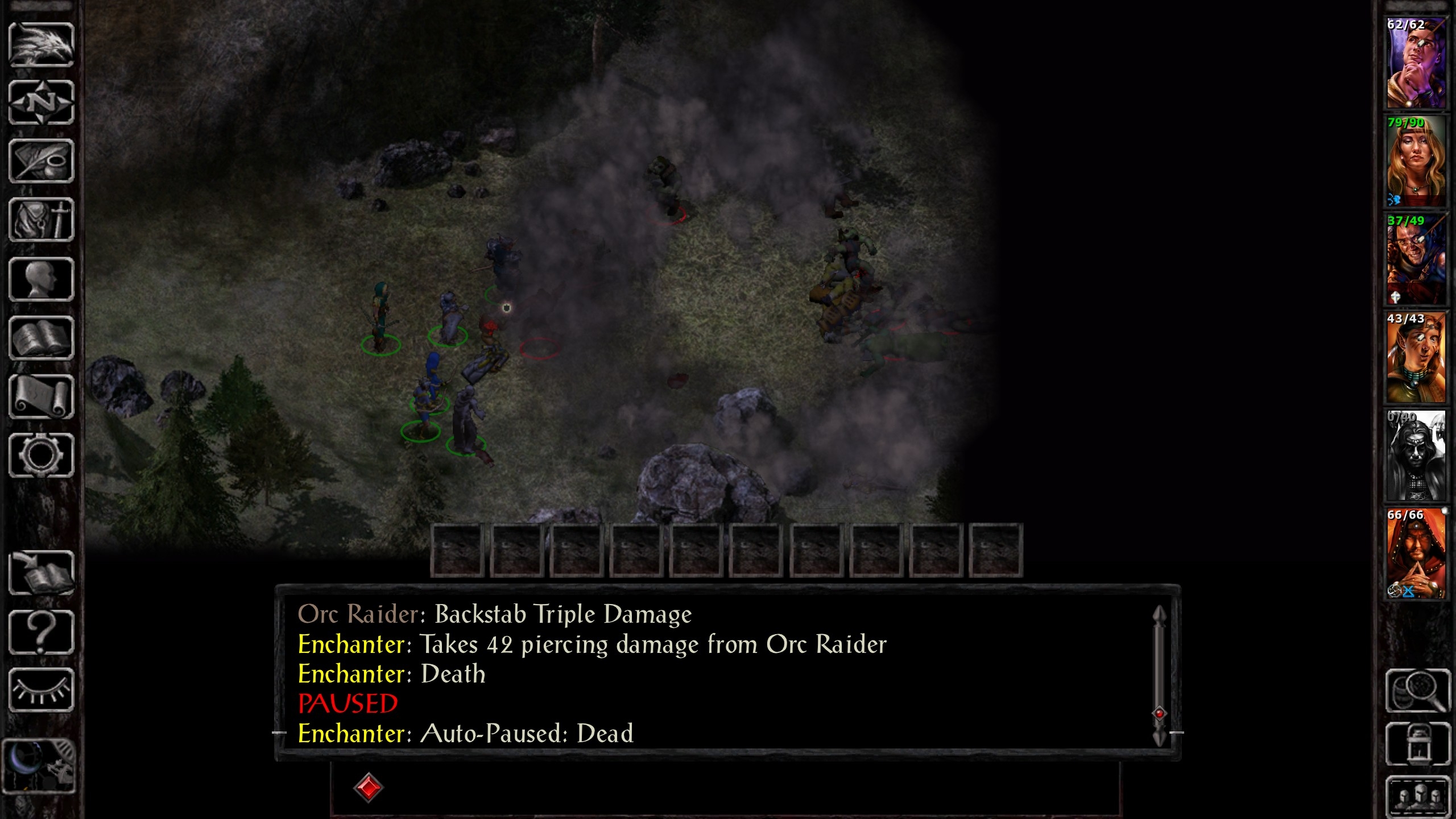
Task: Open the area map with the compass button
Action: point(41,102)
